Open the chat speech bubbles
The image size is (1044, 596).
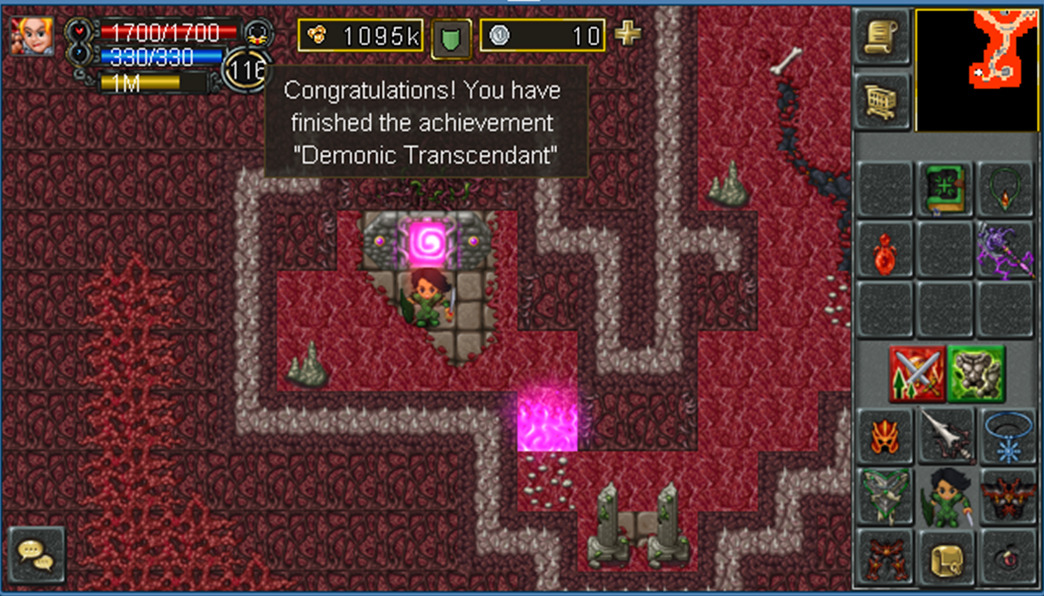(37, 555)
